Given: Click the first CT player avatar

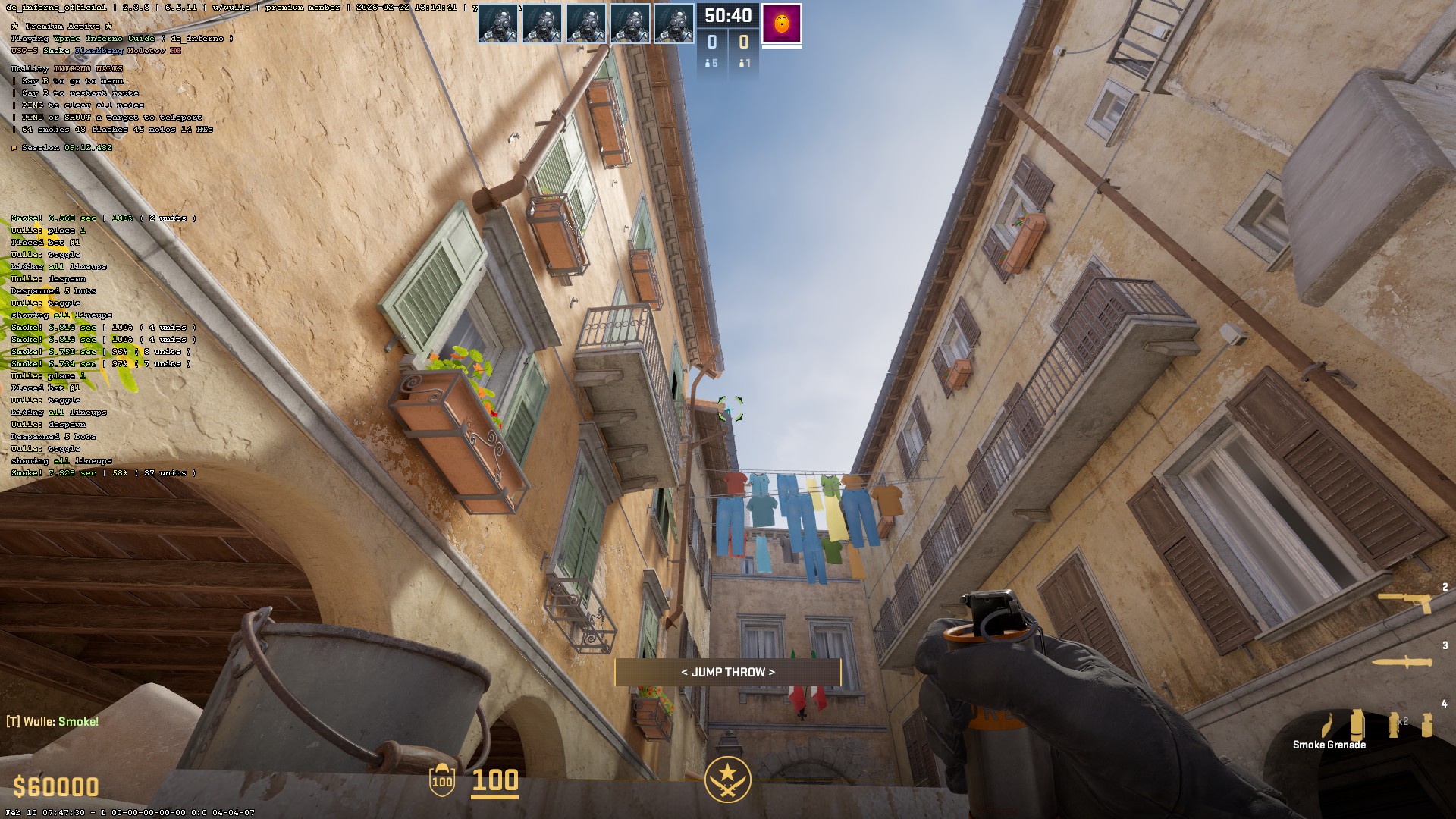Looking at the screenshot, I should tap(500, 24).
